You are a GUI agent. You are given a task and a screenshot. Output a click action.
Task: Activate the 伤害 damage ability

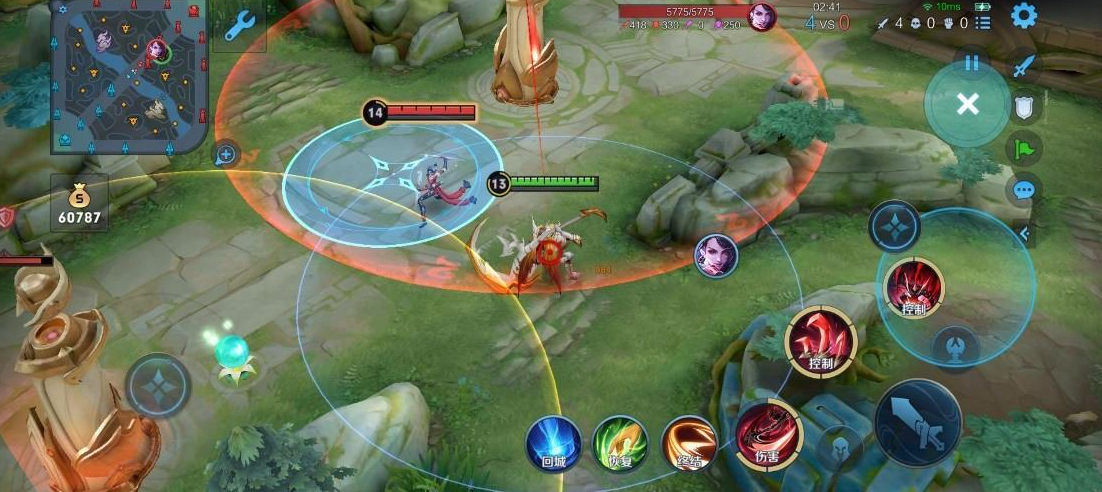coord(766,433)
